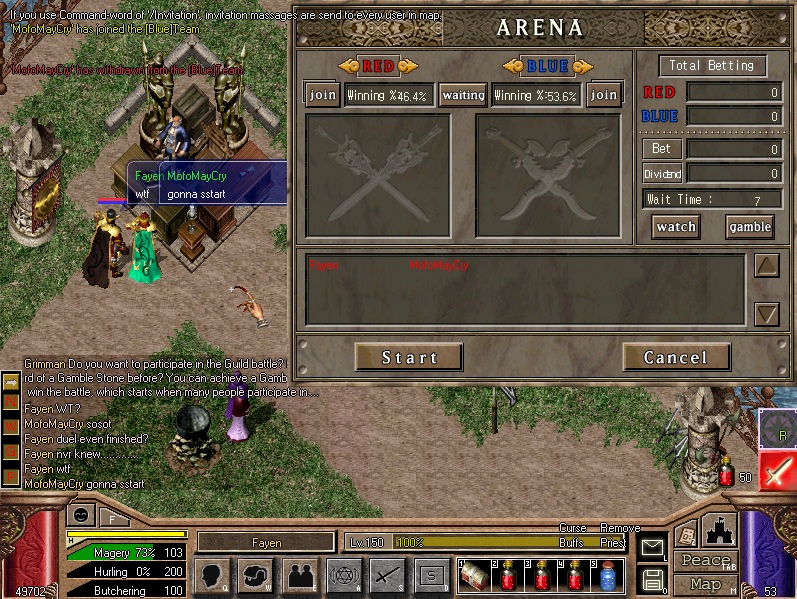This screenshot has height=599, width=797.
Task: Click the Bet button
Action: click(661, 149)
